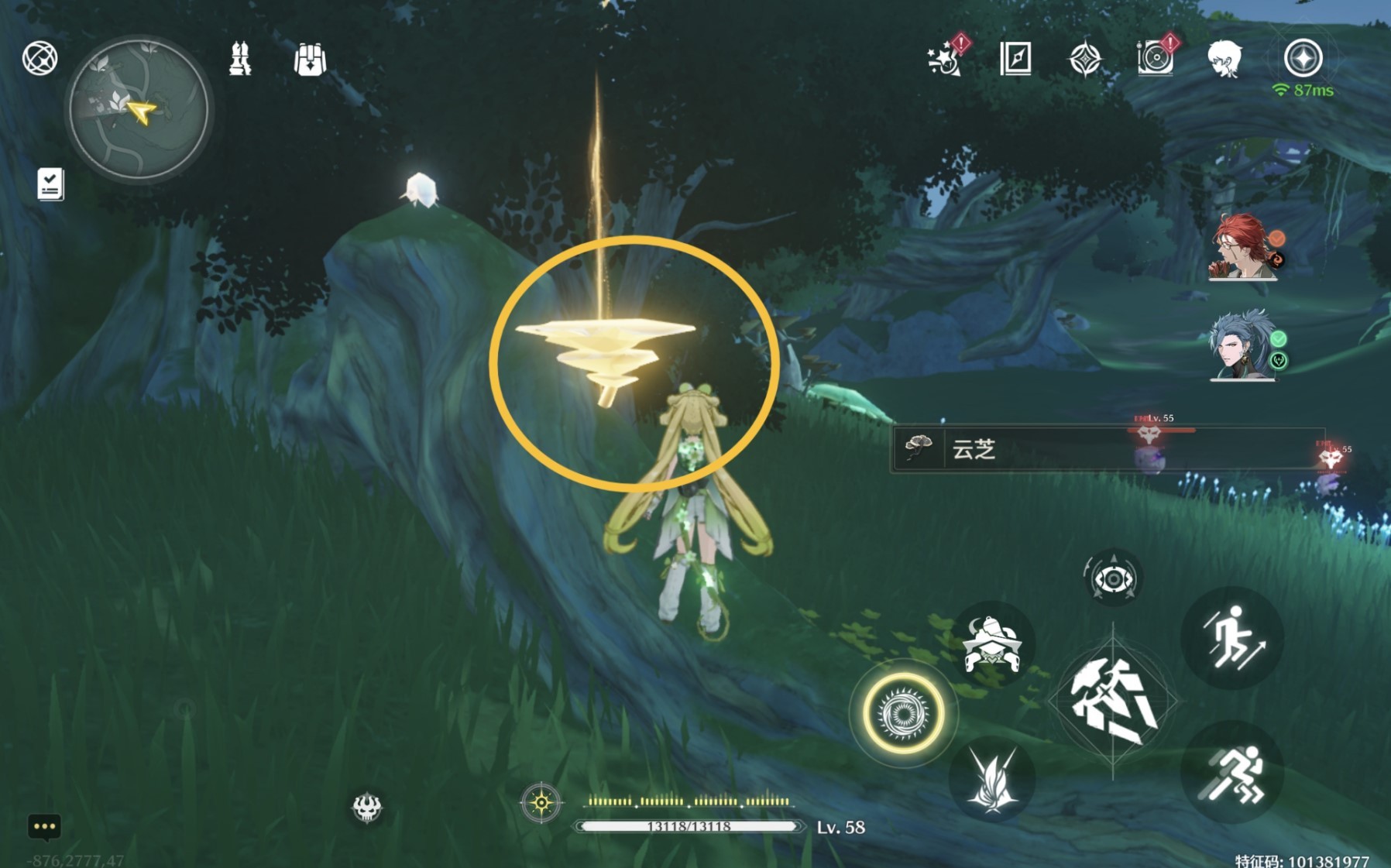
Task: Open the camera icon with red alert
Action: coord(1156,57)
